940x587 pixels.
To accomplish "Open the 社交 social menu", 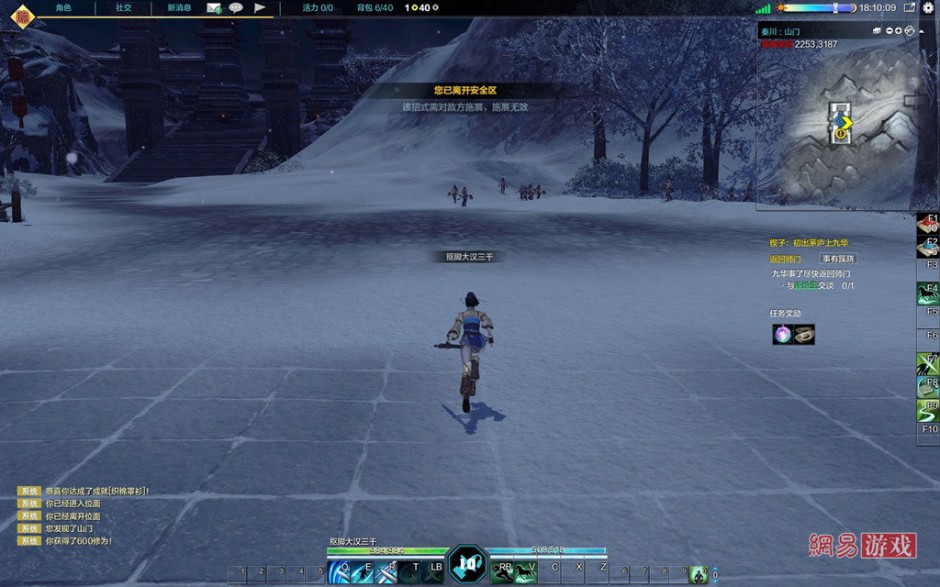I will click(123, 7).
